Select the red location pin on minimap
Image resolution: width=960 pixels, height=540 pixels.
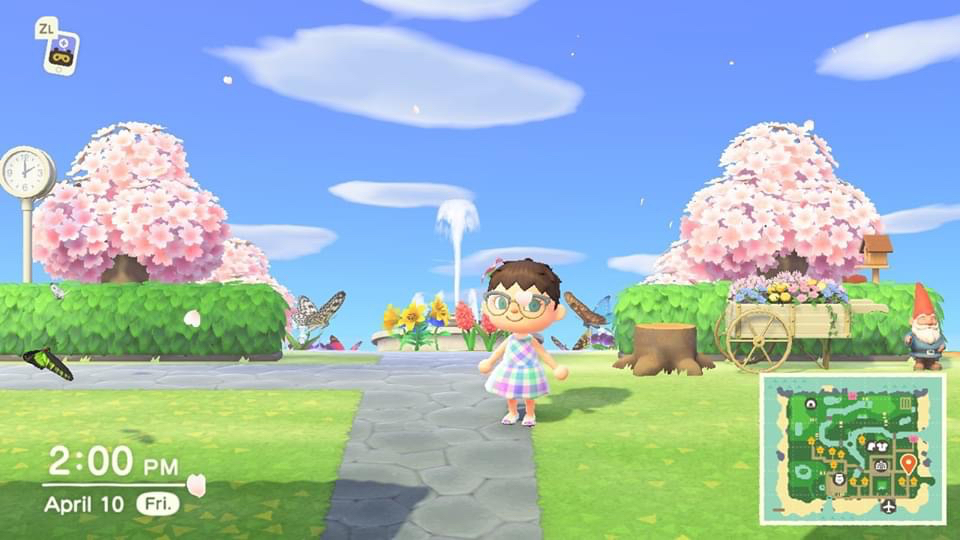click(x=908, y=463)
